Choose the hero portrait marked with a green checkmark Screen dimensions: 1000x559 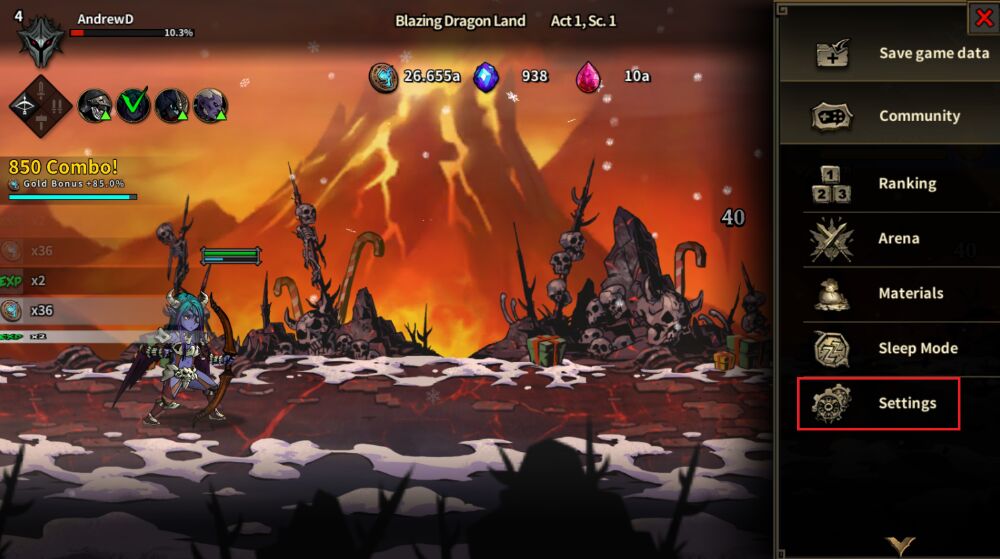(x=133, y=104)
